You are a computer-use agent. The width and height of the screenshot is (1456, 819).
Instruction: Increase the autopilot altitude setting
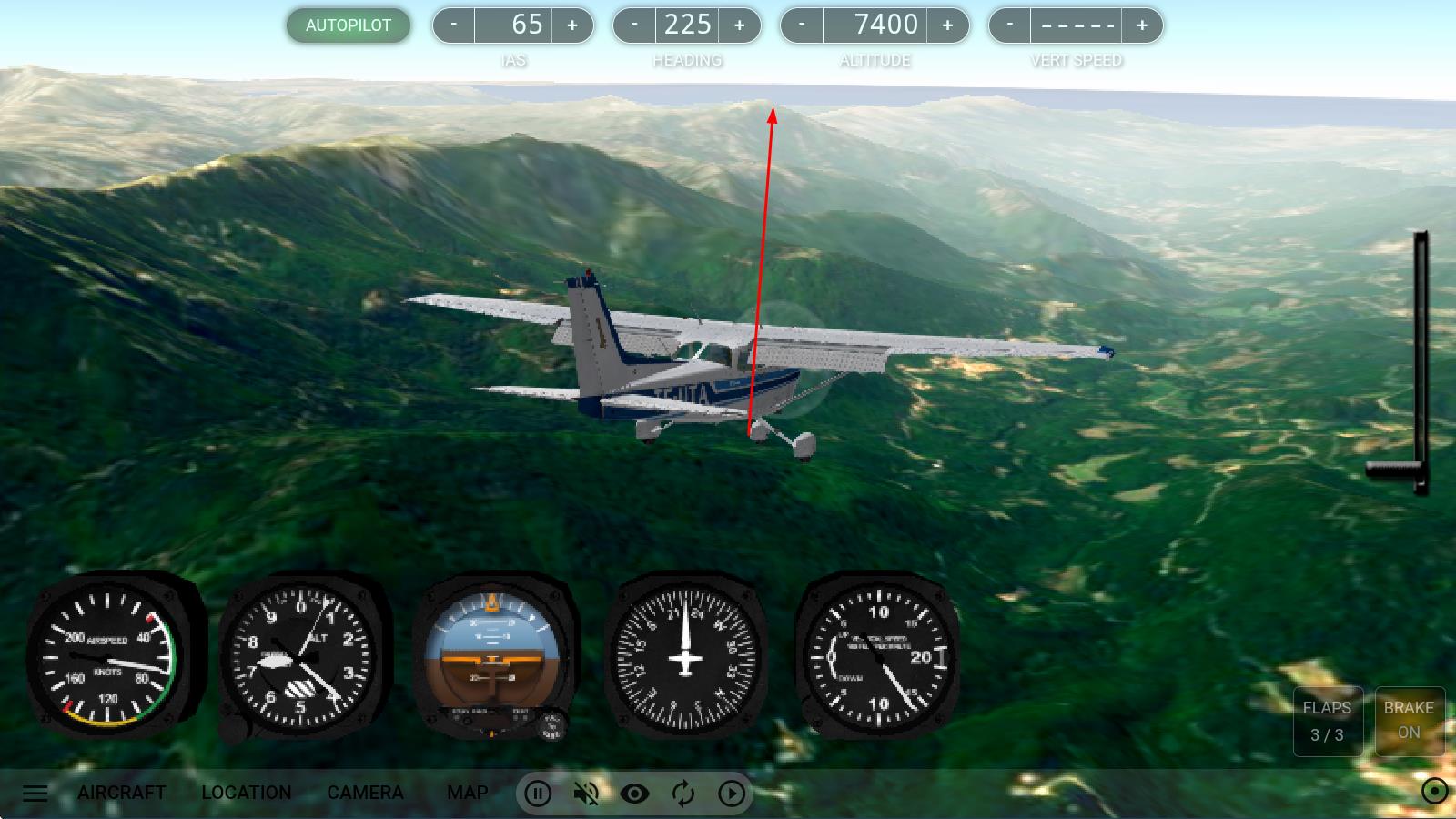click(947, 25)
